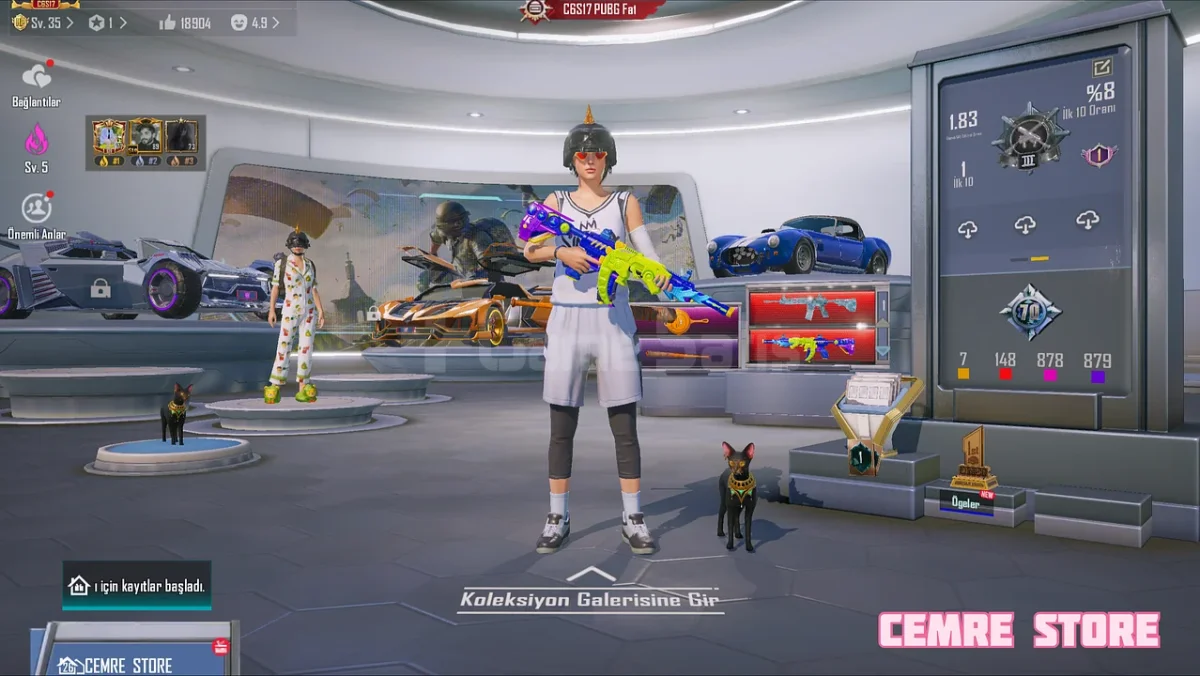Screen dimensions: 1200x676
Task: Click the red badge on the home nameplate
Action: pyautogui.click(x=221, y=647)
